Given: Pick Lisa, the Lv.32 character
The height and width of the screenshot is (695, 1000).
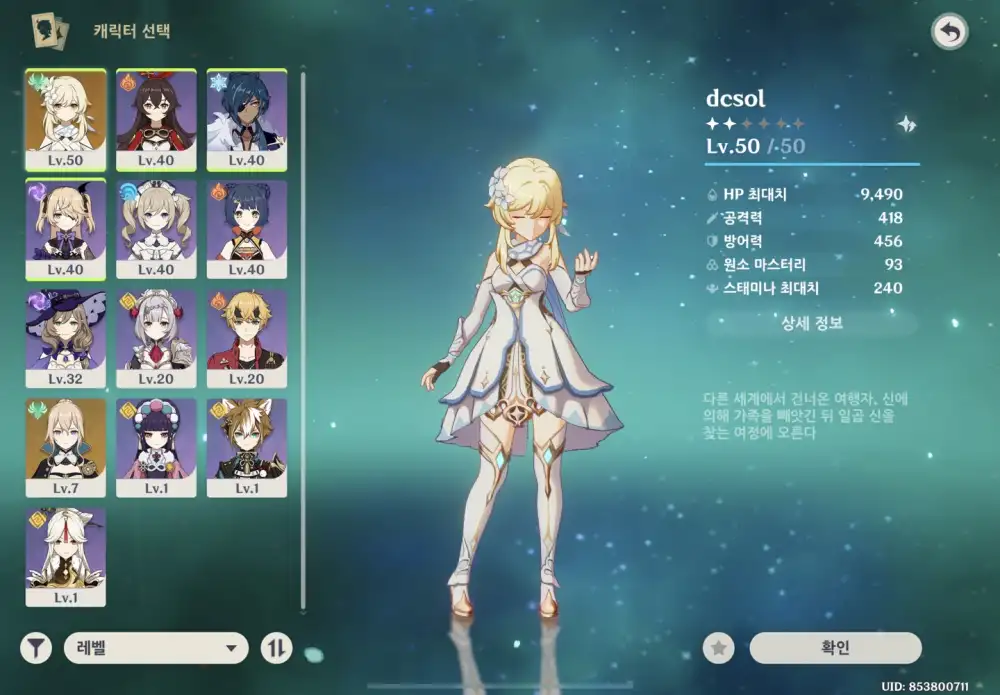Looking at the screenshot, I should [x=65, y=338].
